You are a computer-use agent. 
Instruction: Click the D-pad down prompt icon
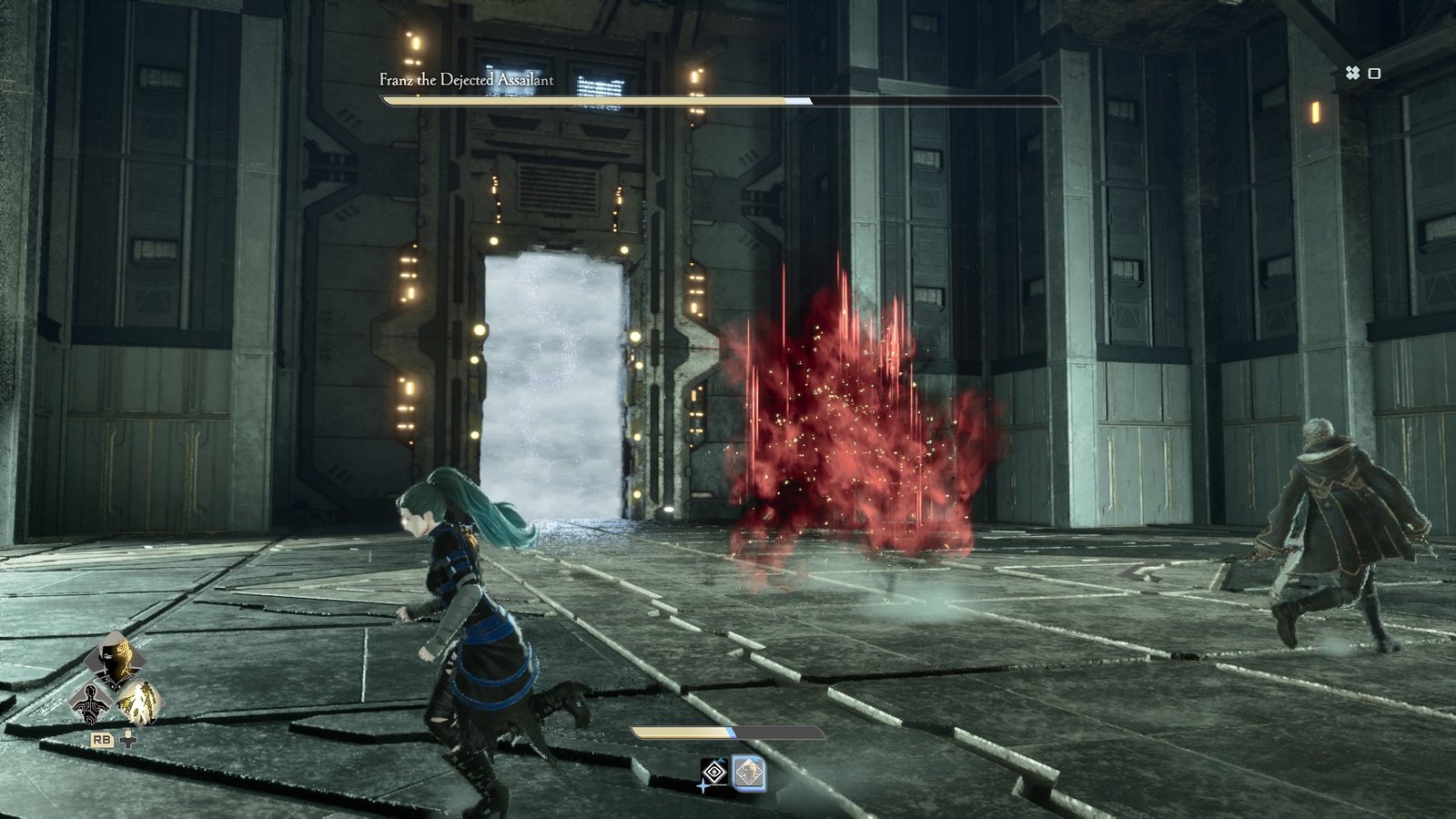[128, 738]
